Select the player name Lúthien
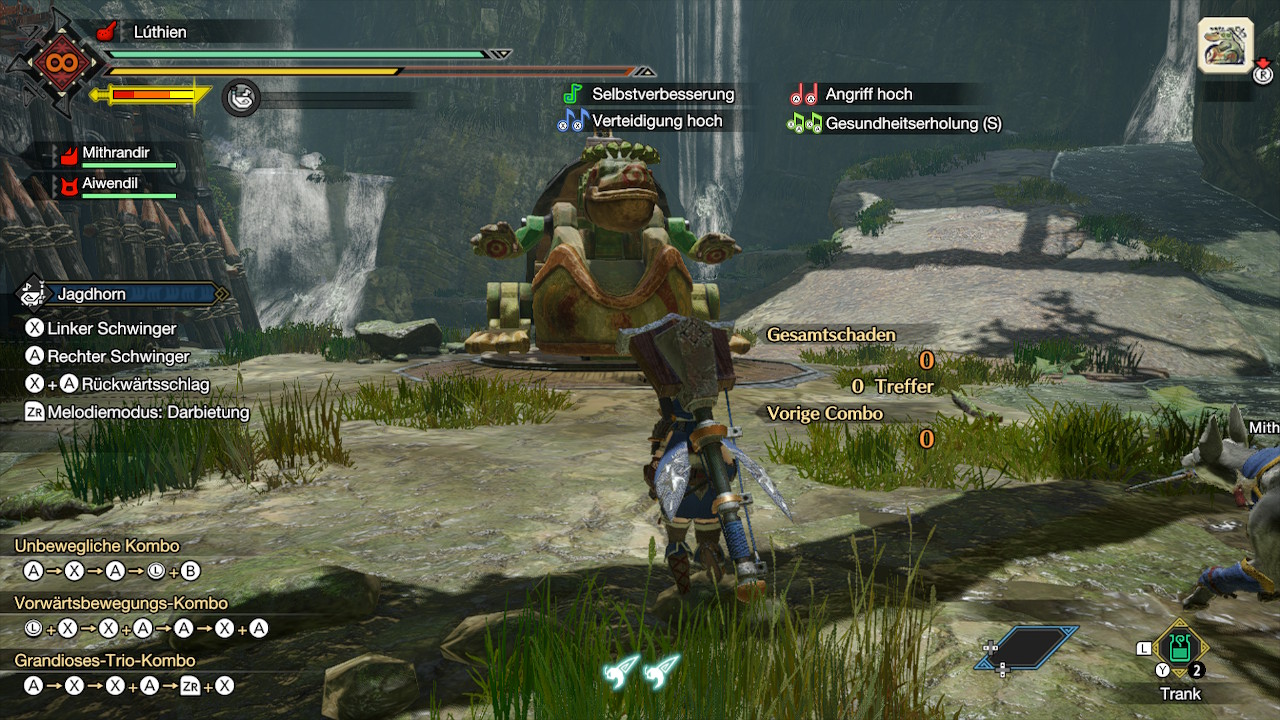 (160, 32)
